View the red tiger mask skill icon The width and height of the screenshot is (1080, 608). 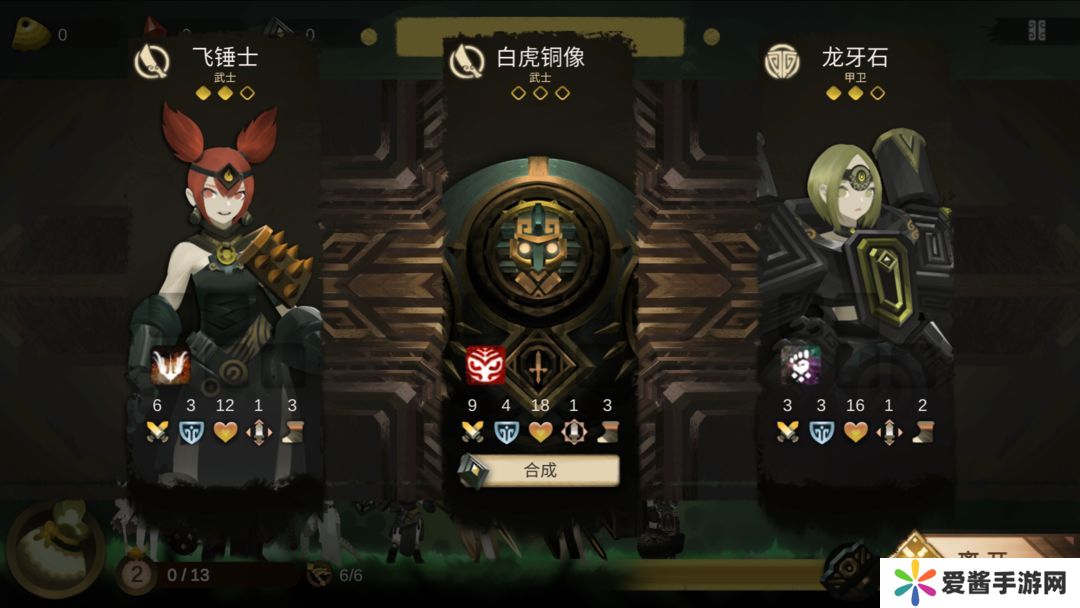click(x=486, y=366)
